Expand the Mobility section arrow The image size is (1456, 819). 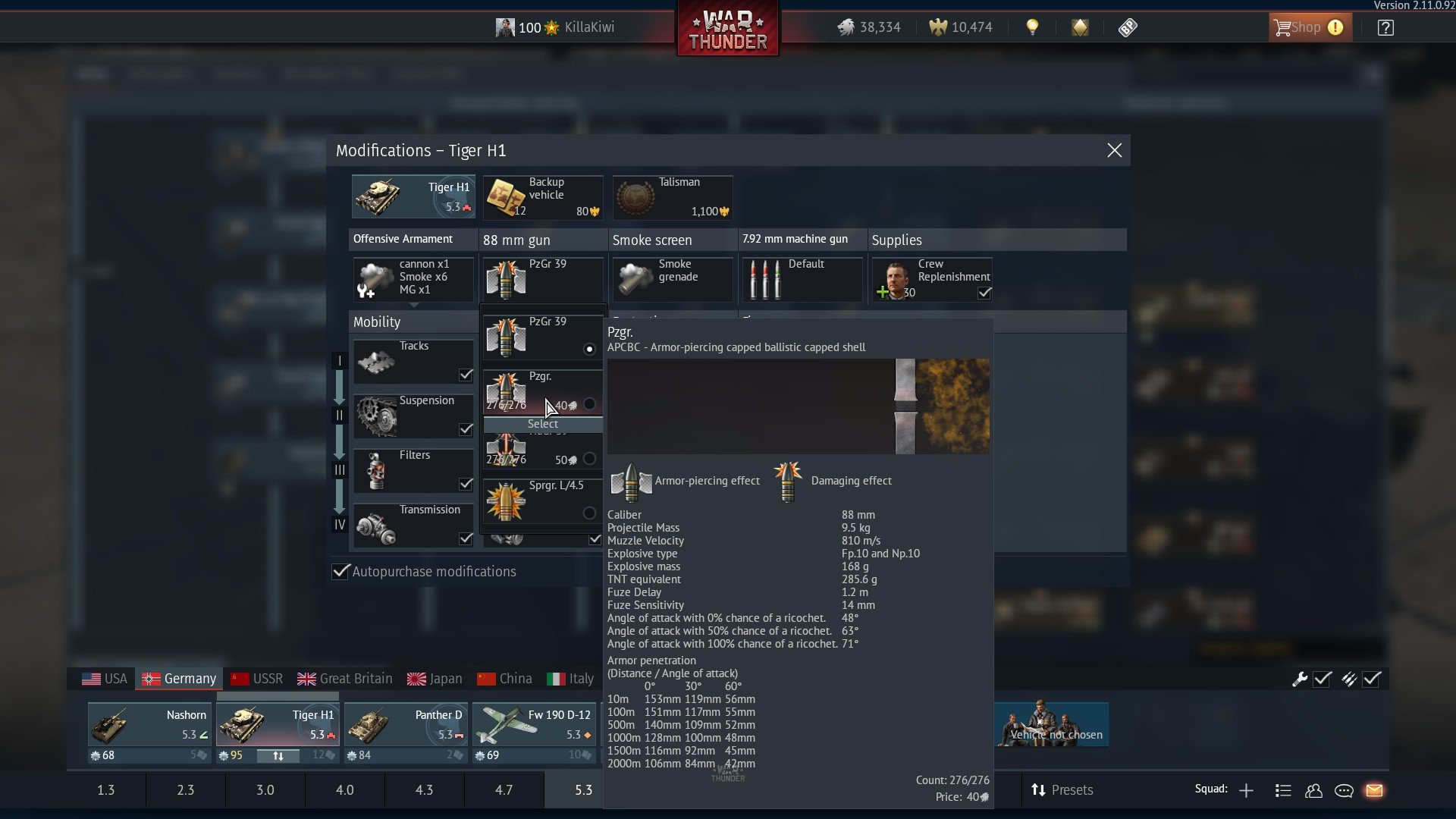click(413, 306)
